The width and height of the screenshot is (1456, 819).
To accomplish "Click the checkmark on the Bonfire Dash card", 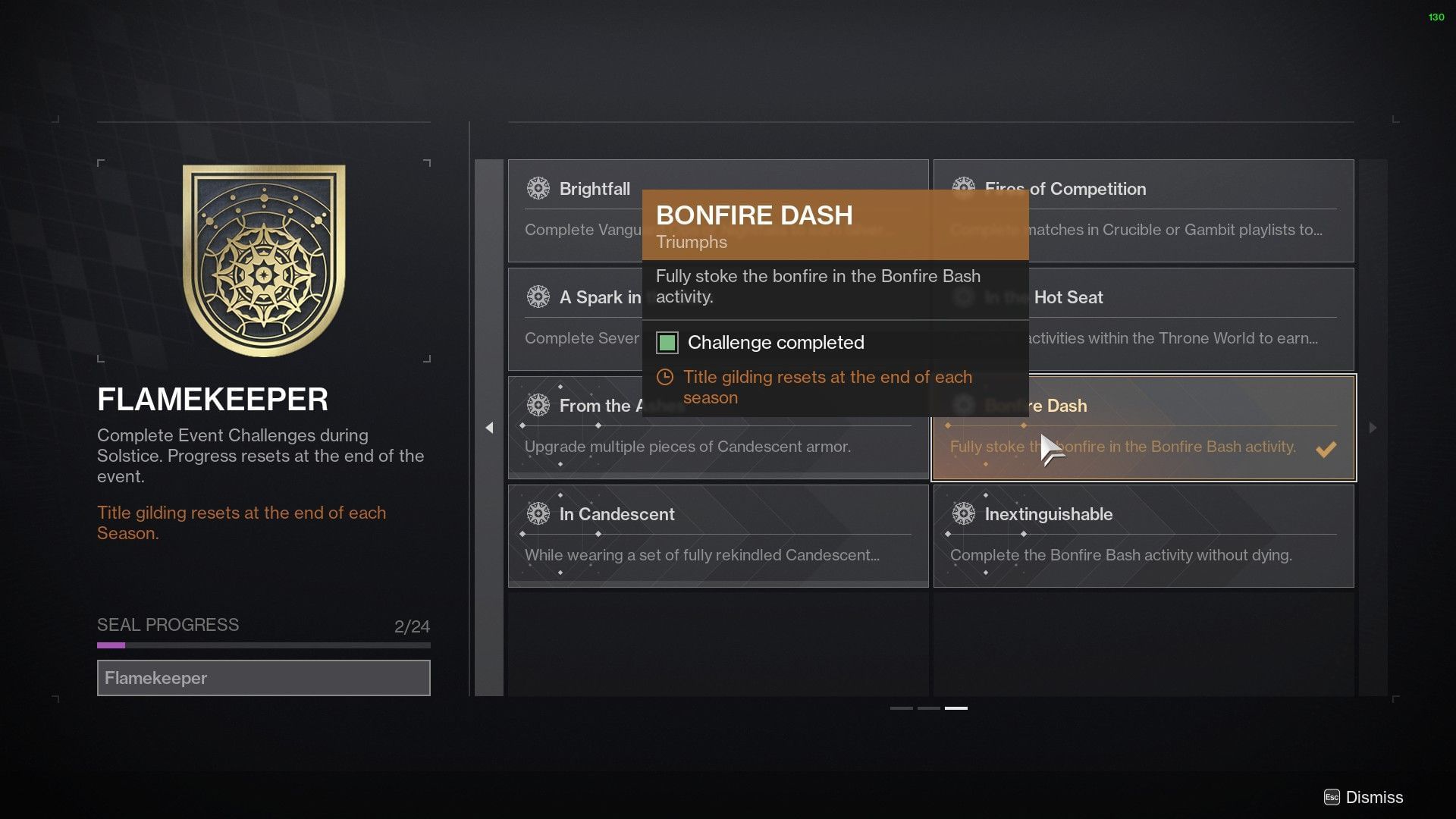I will (1326, 449).
